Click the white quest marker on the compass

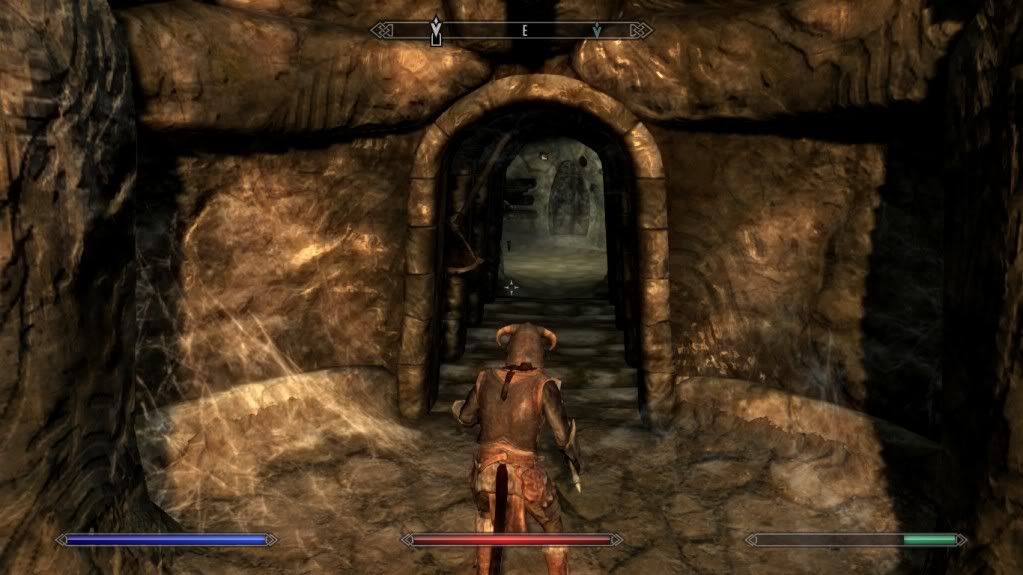pos(435,31)
